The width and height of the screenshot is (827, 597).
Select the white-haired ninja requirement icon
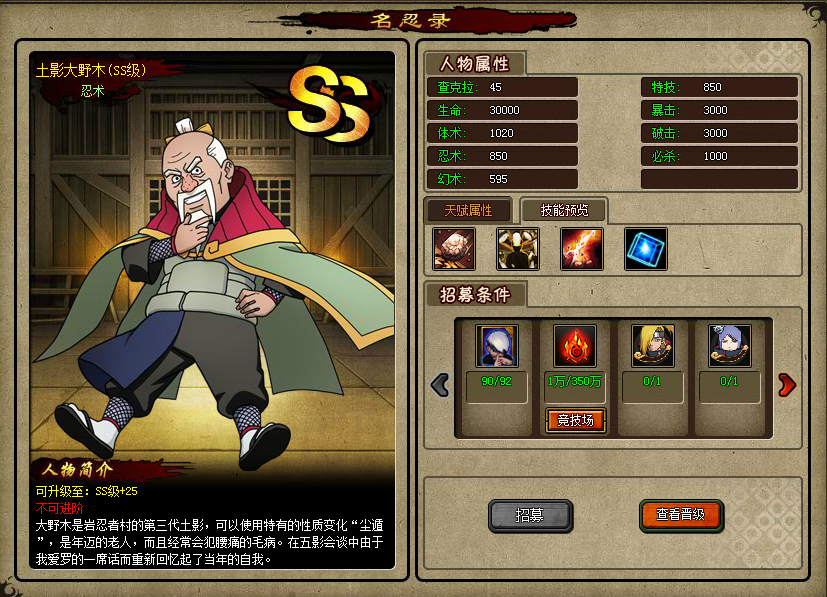tap(496, 345)
